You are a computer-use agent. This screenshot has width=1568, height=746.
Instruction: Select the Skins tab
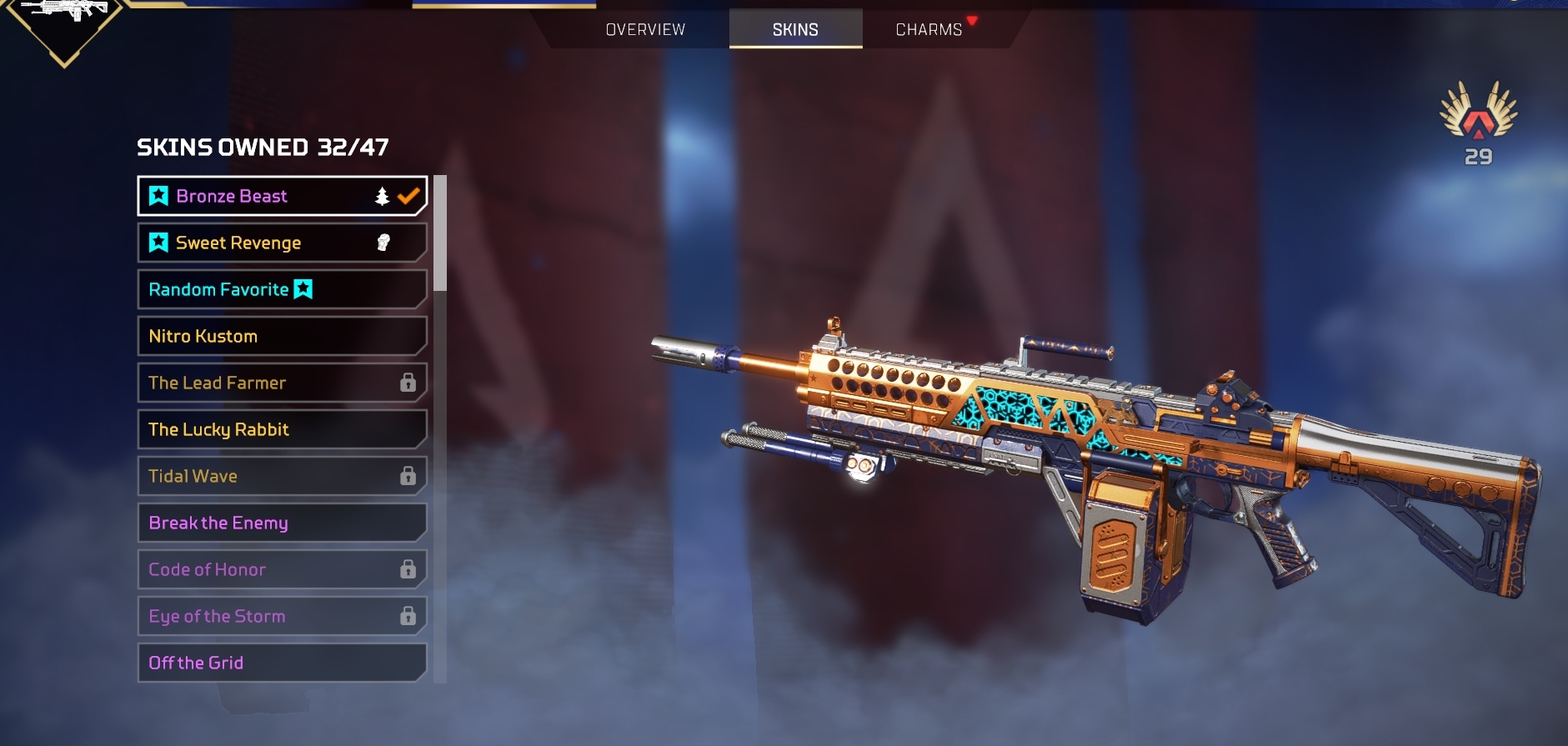pos(795,30)
